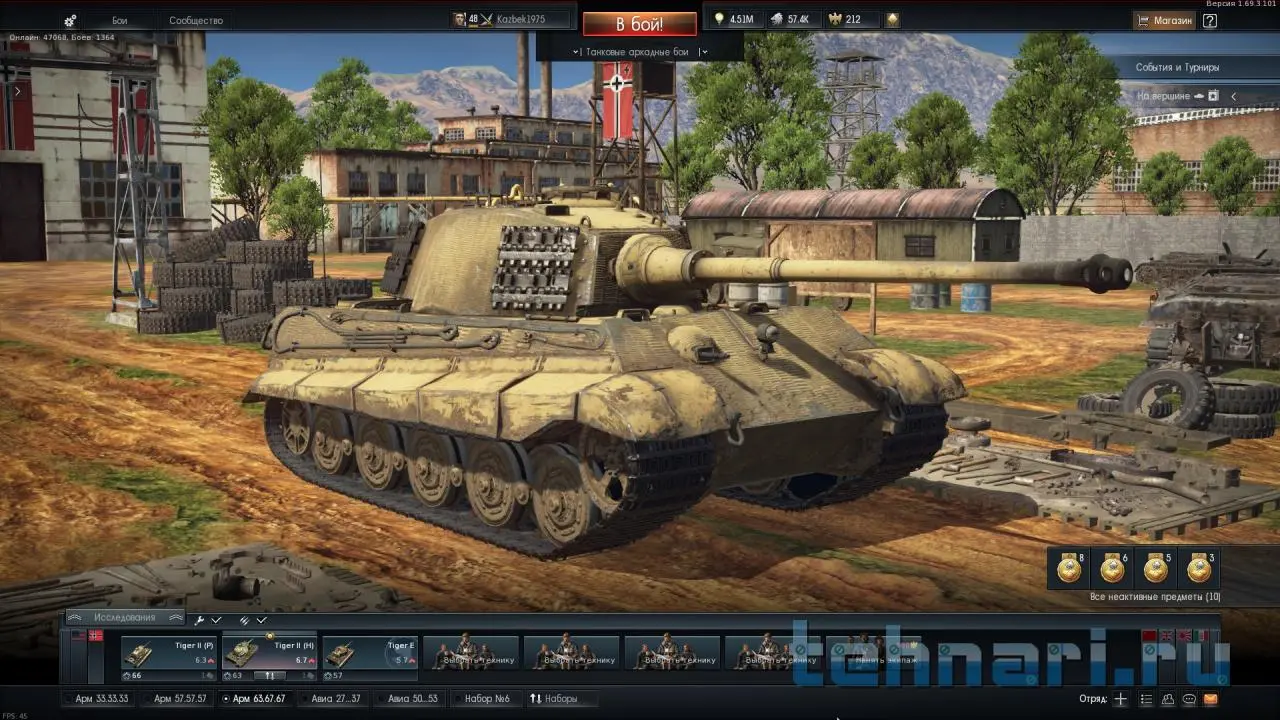Start battle with the red 'В бой!' button
1280x720 pixels.
[639, 24]
